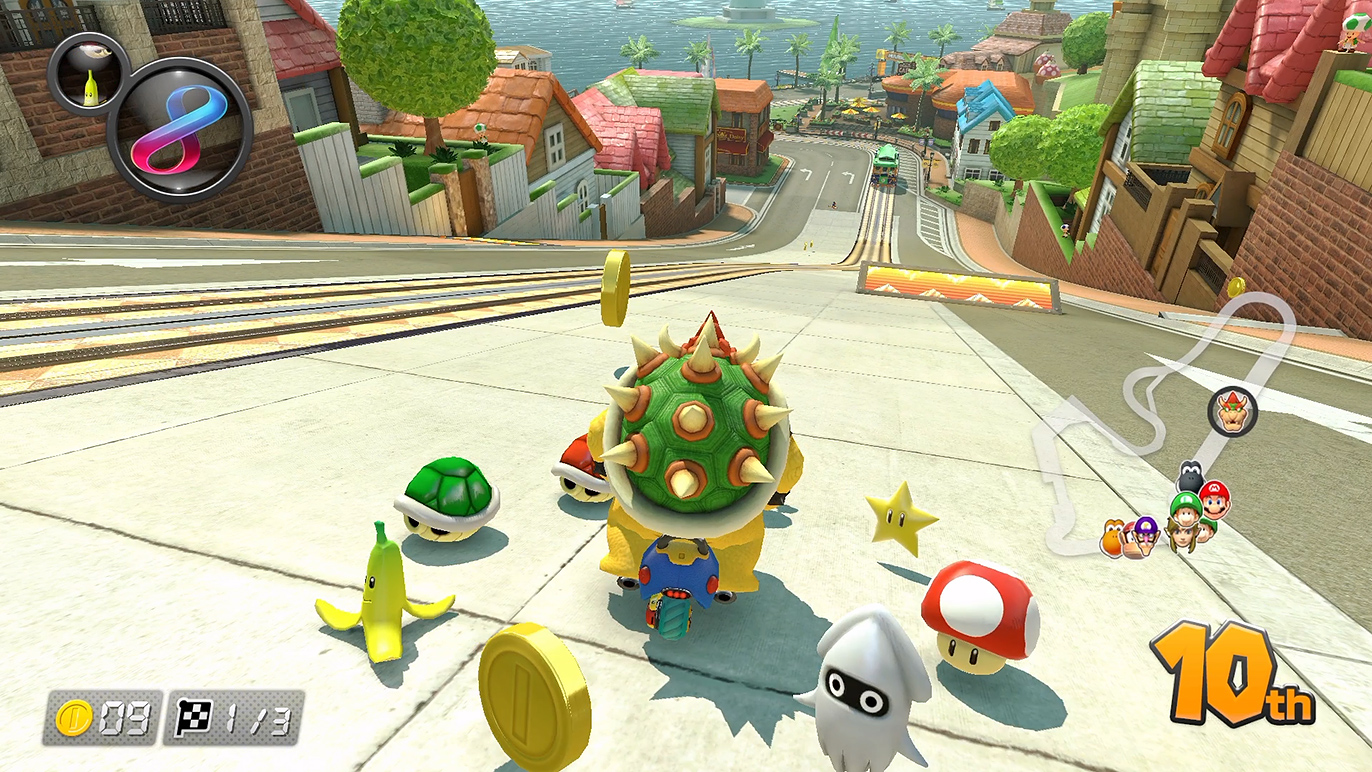Select Bowser's circled marker on the minimap
This screenshot has height=772, width=1372.
tap(1232, 411)
